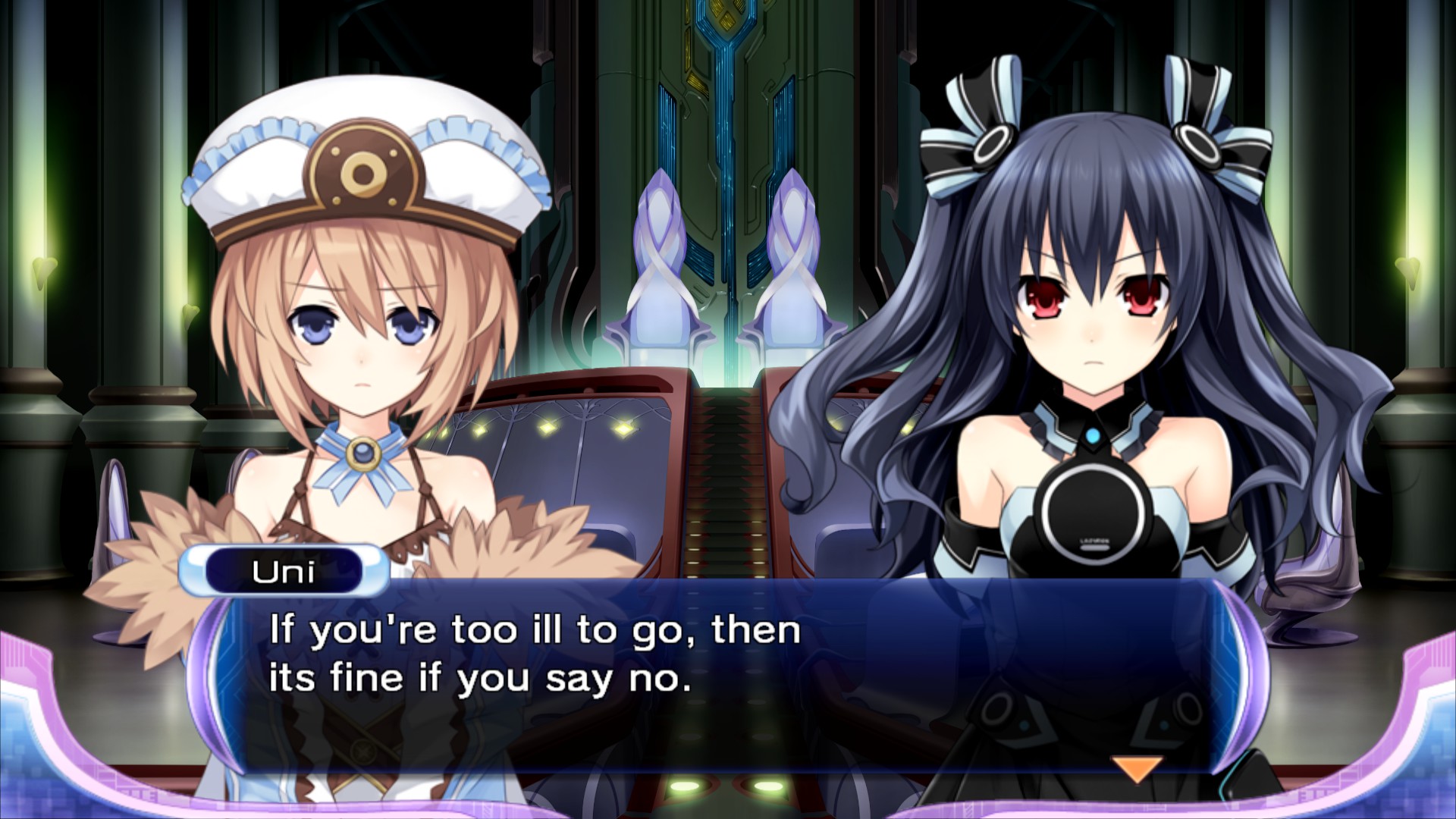Click the orange continue arrow in dialogue box
The height and width of the screenshot is (819, 1456).
click(1135, 767)
